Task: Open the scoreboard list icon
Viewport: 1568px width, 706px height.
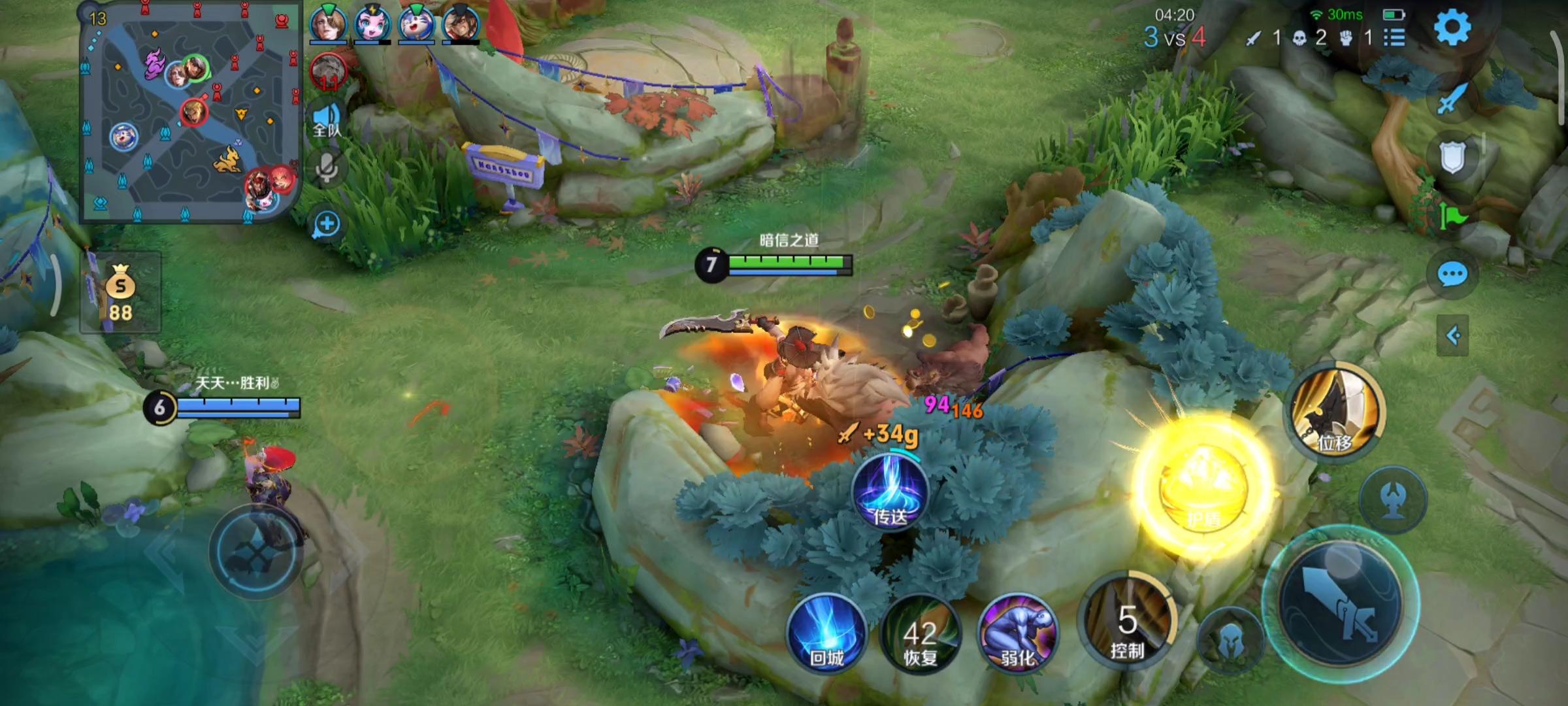Action: 1394,37
